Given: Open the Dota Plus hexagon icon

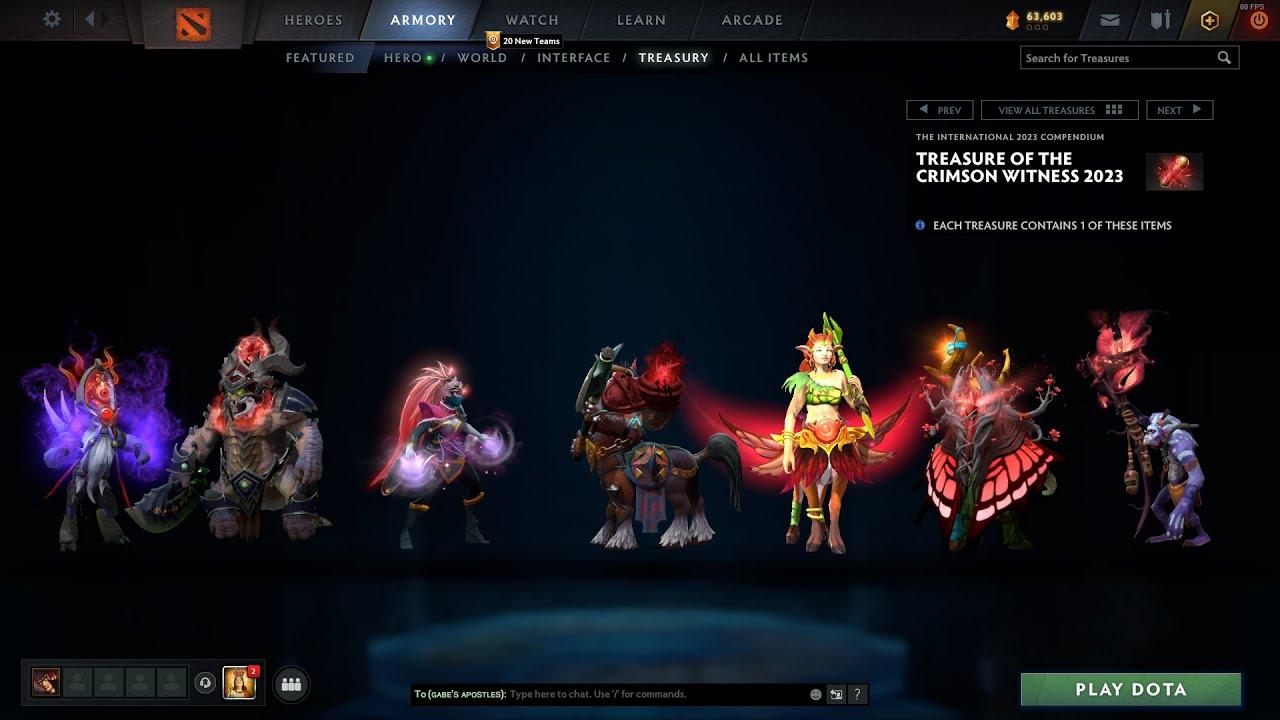Looking at the screenshot, I should click(x=1209, y=19).
